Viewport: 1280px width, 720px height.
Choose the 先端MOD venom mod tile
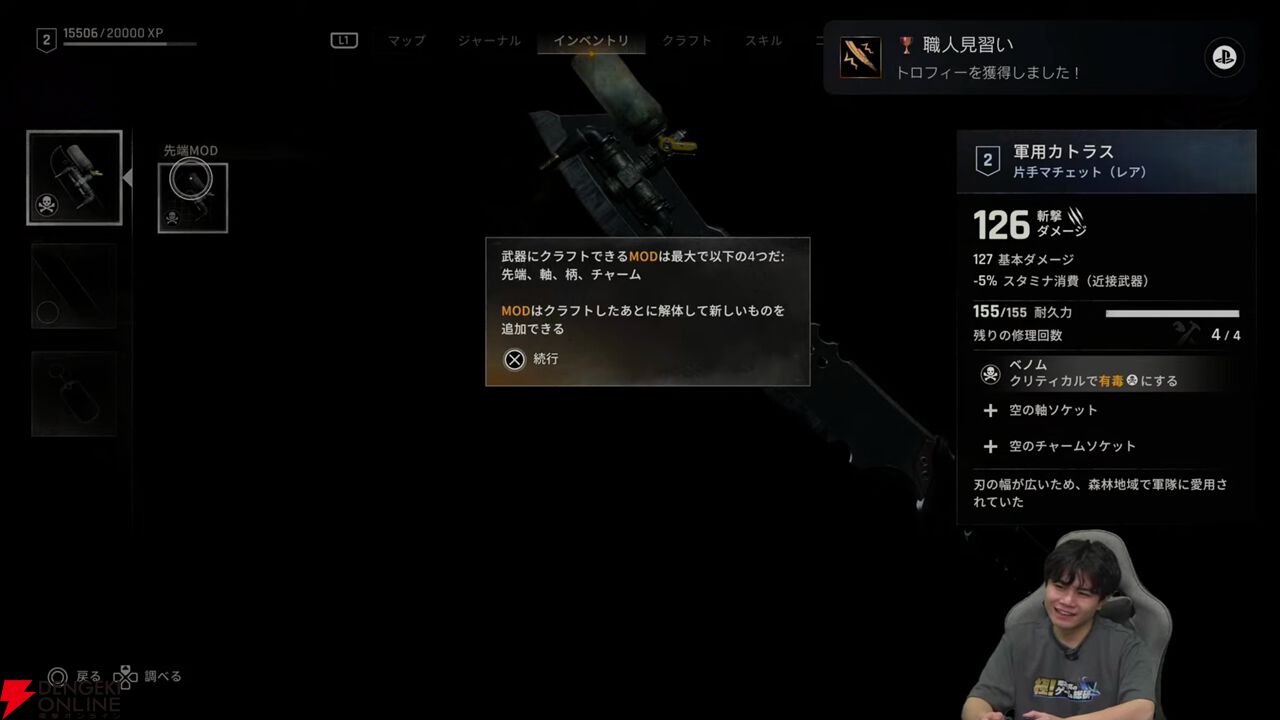click(x=192, y=197)
